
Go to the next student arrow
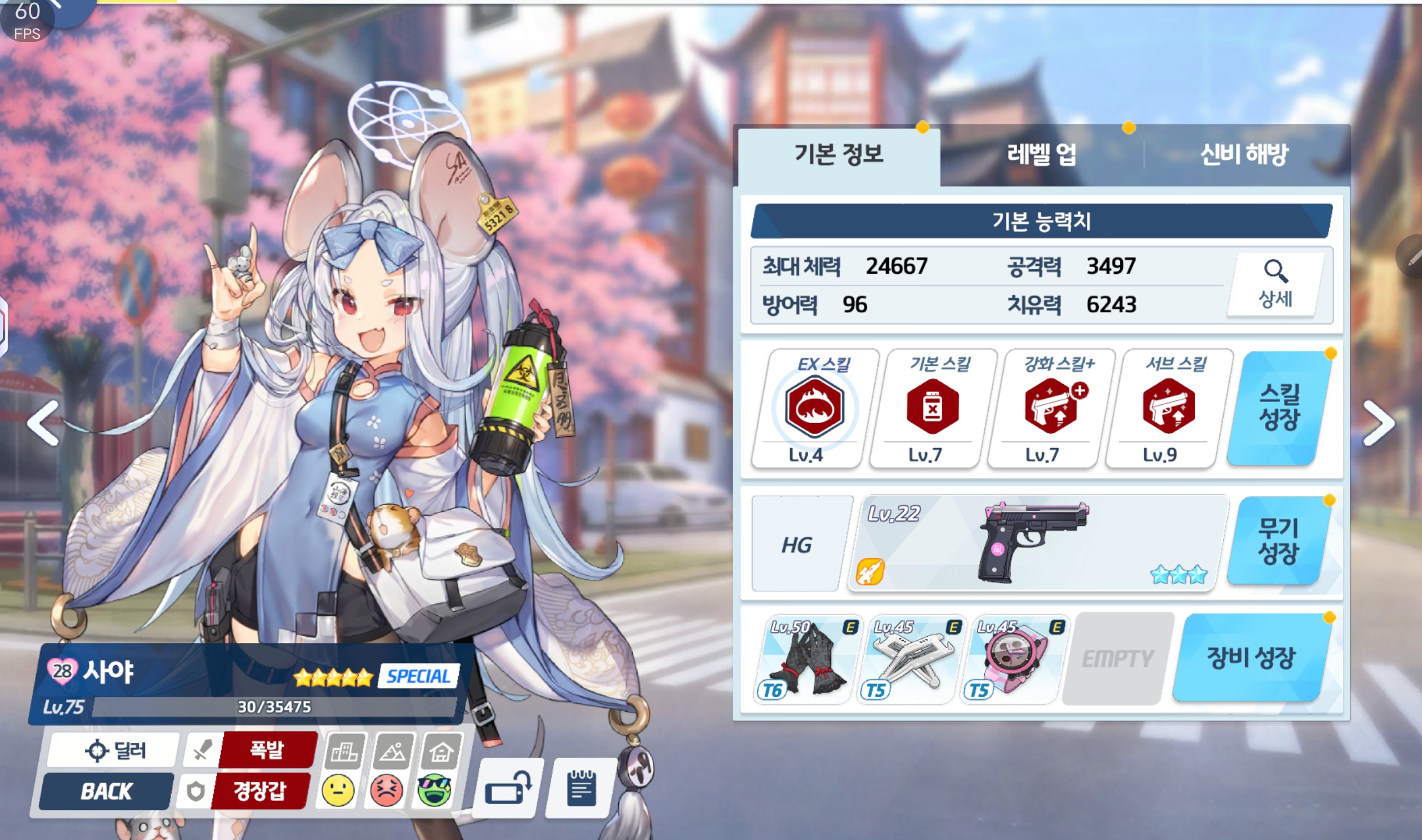[x=1378, y=423]
